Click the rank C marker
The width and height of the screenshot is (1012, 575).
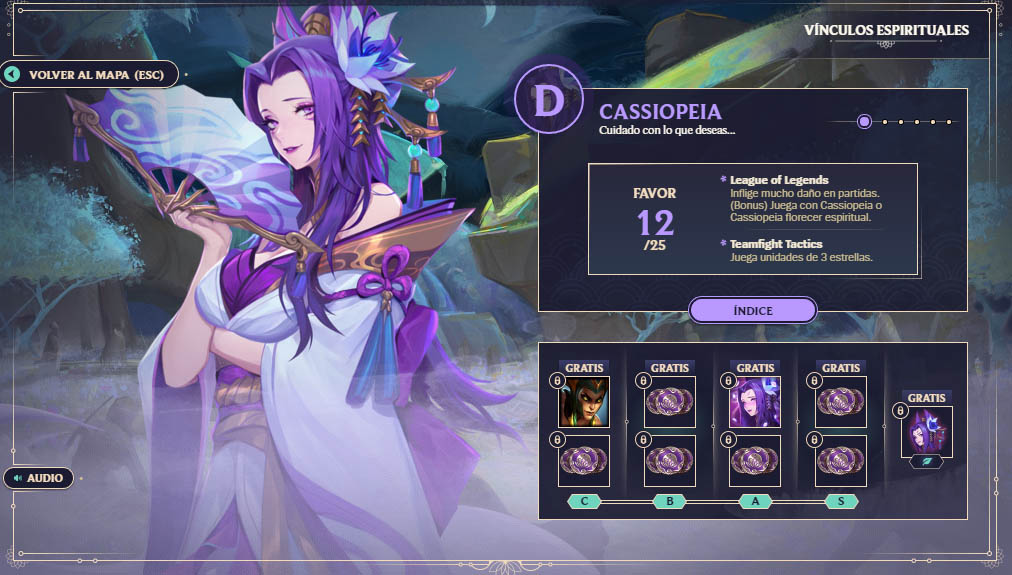(584, 501)
